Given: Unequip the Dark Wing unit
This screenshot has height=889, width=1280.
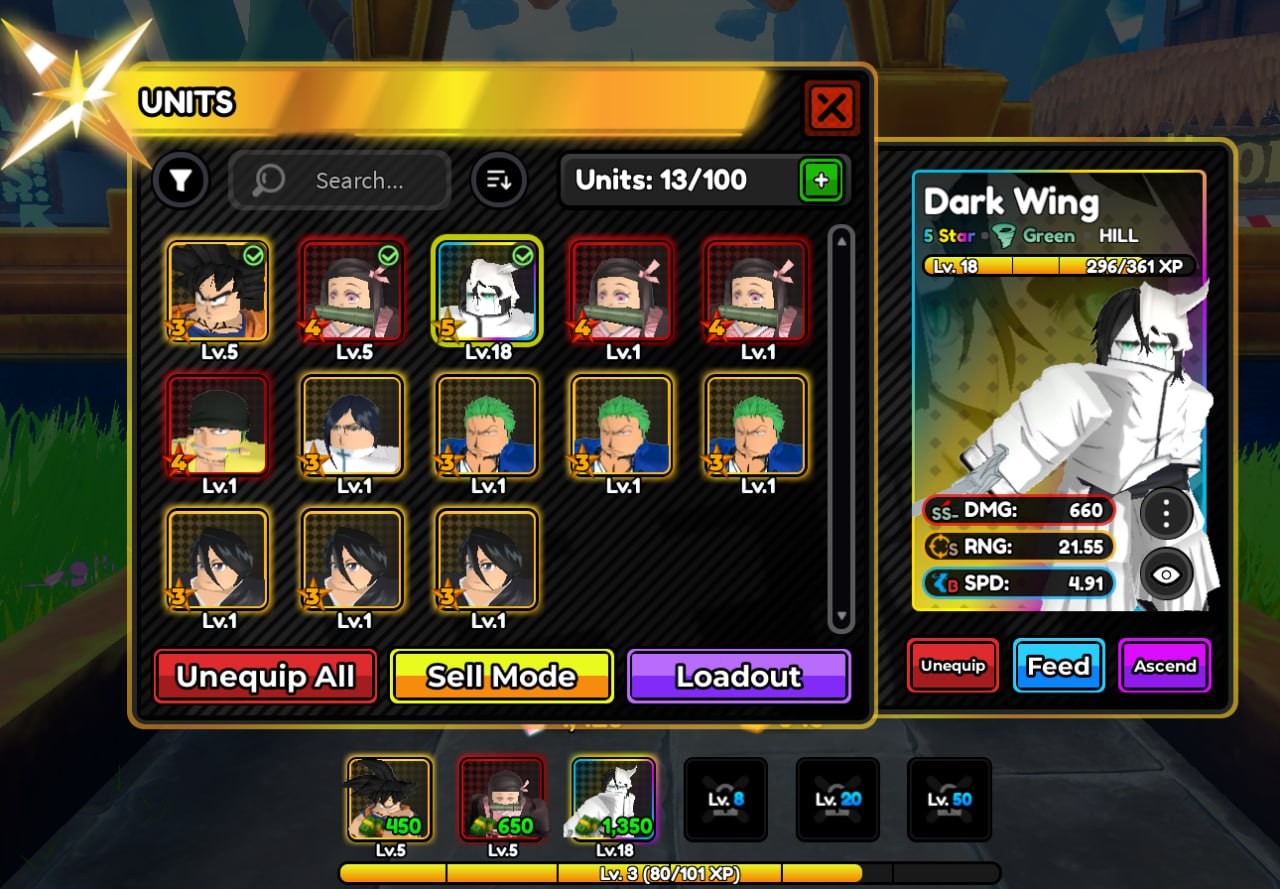Looking at the screenshot, I should [952, 666].
